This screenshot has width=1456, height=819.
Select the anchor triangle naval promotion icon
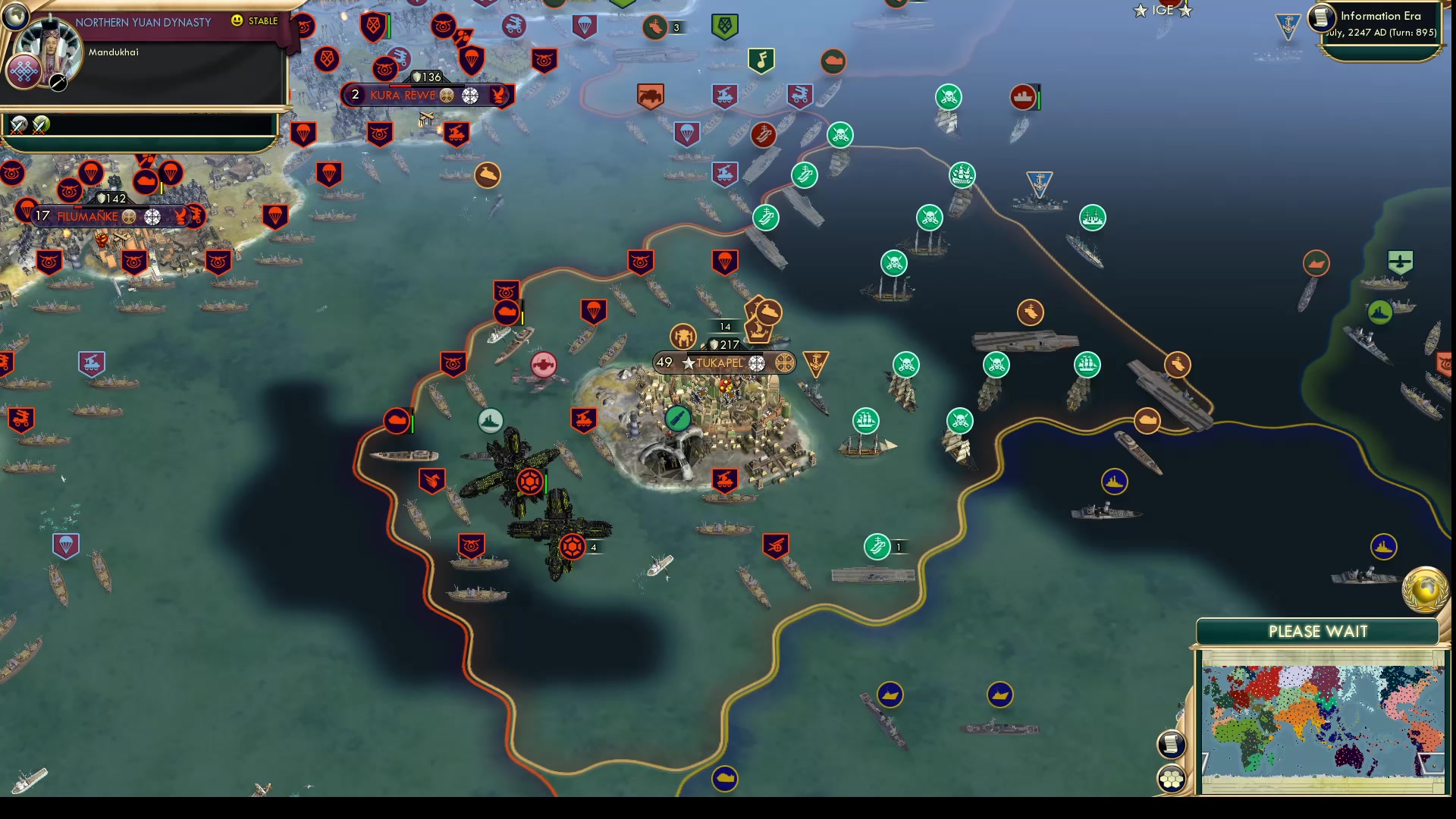click(x=814, y=362)
